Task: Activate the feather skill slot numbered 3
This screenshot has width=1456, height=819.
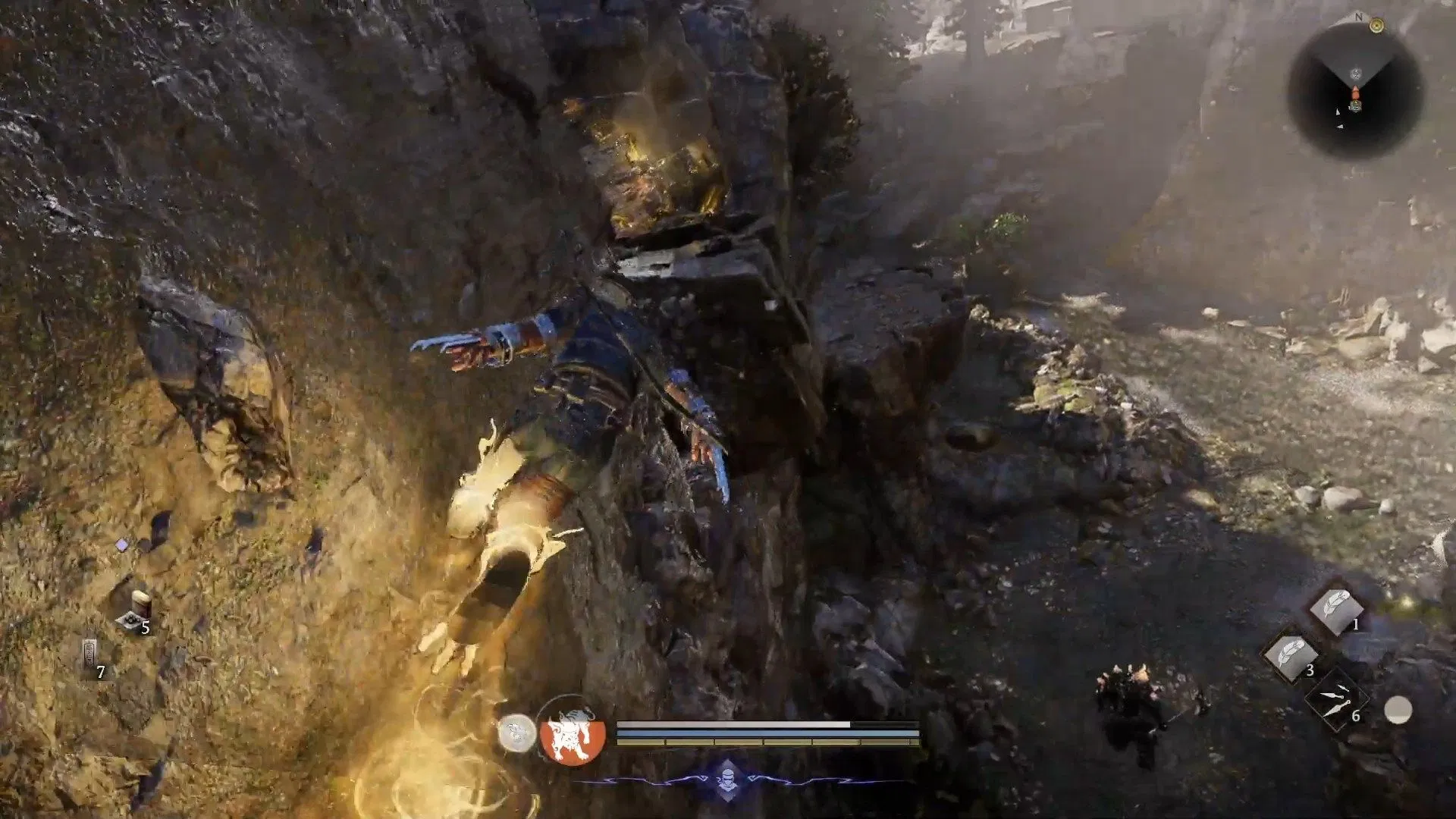Action: 1290,654
